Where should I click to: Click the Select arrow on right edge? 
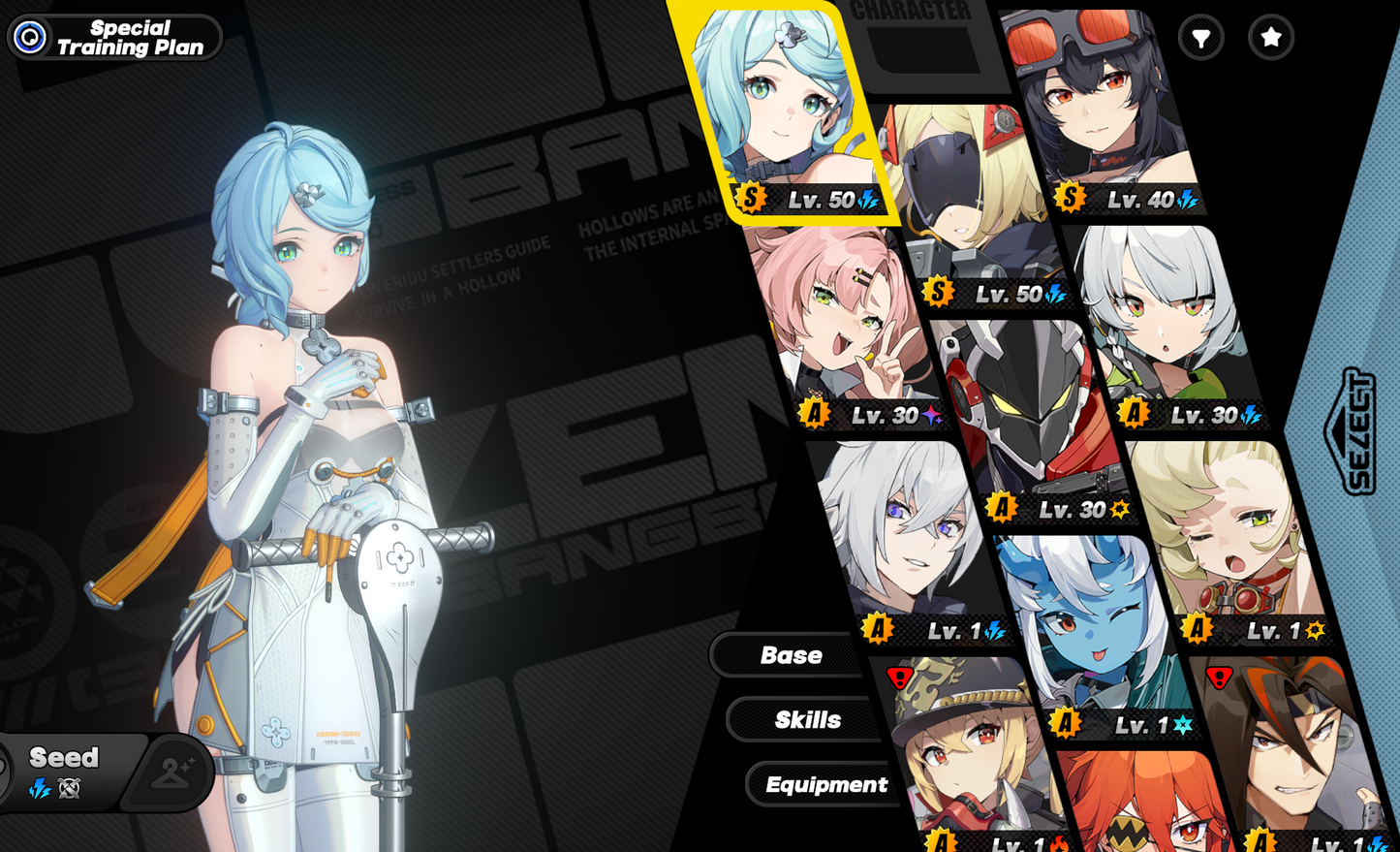1353,431
